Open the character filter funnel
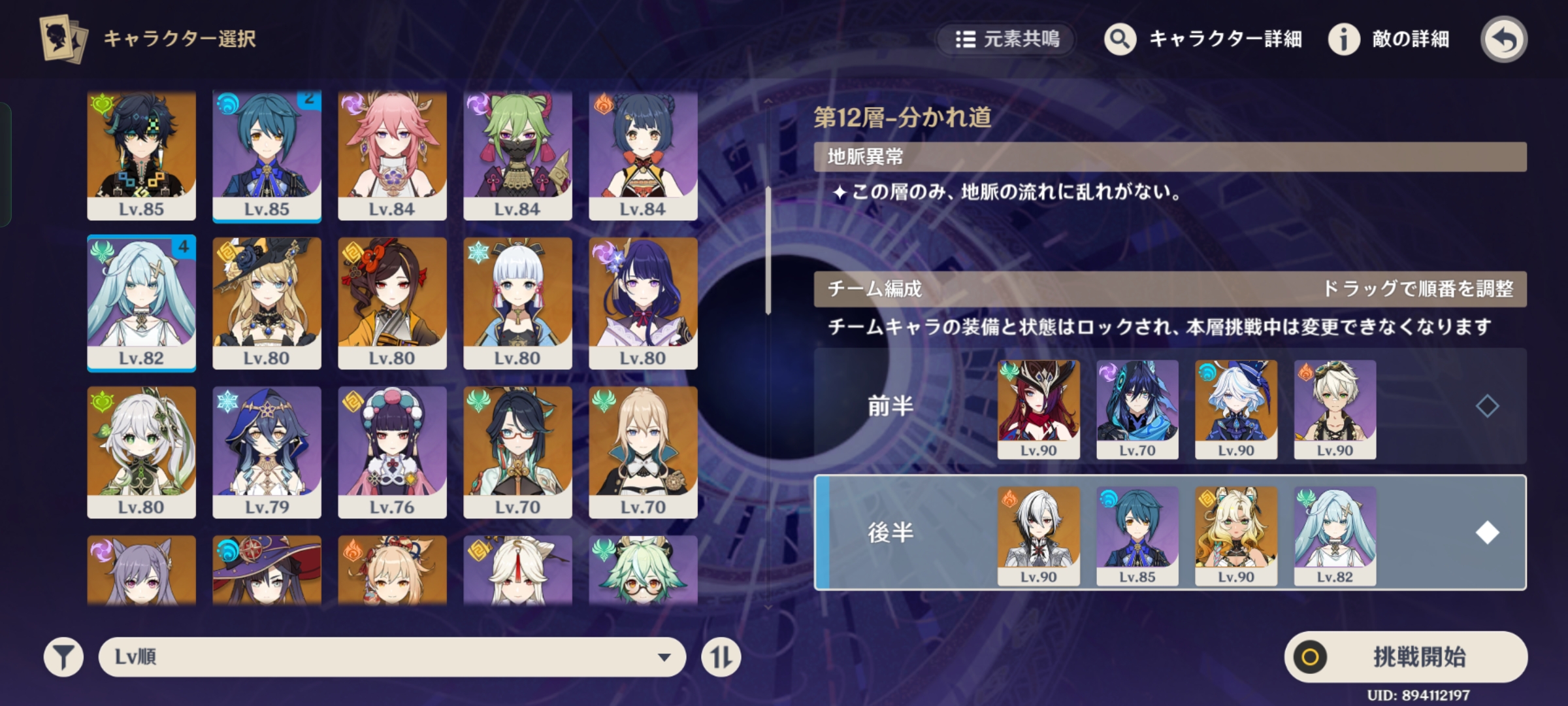This screenshot has width=1568, height=706. click(63, 656)
